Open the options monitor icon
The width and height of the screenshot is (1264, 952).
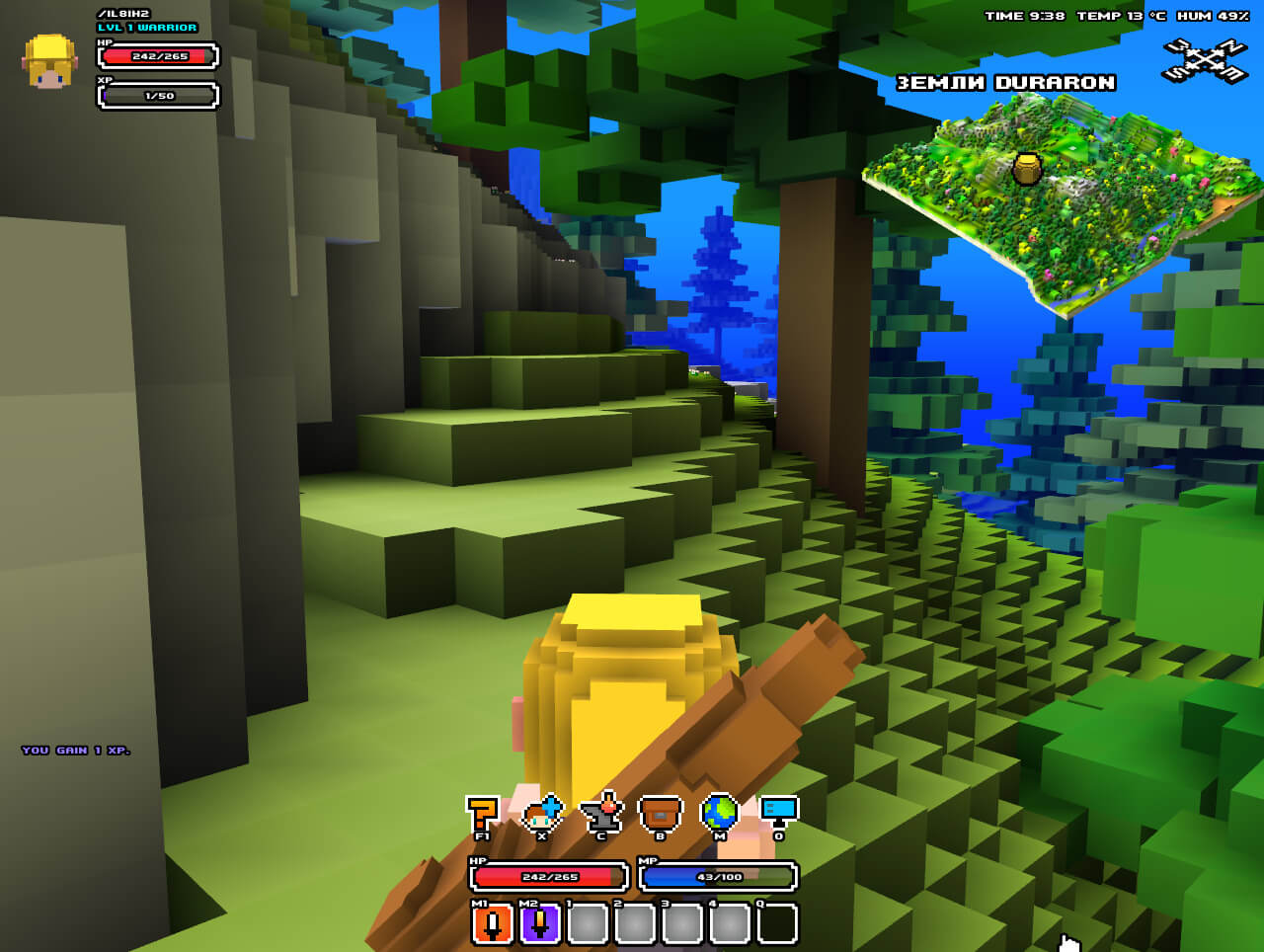[778, 812]
